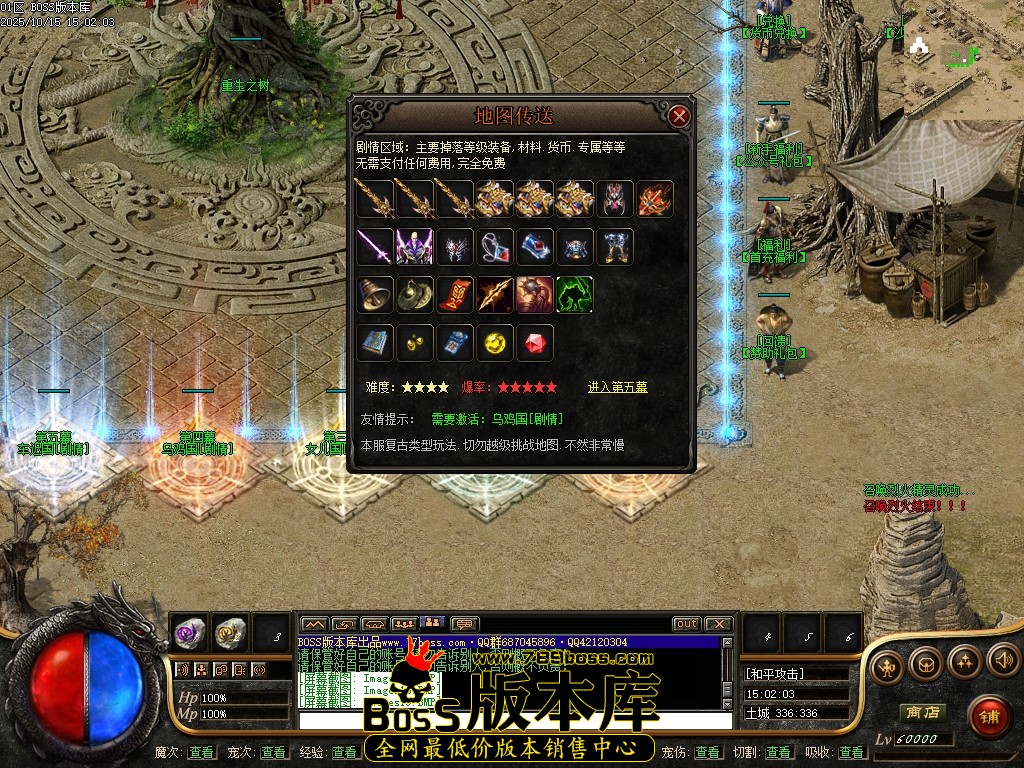Image resolution: width=1024 pixels, height=768 pixels.
Task: Open the round red 铺 button
Action: [x=989, y=716]
